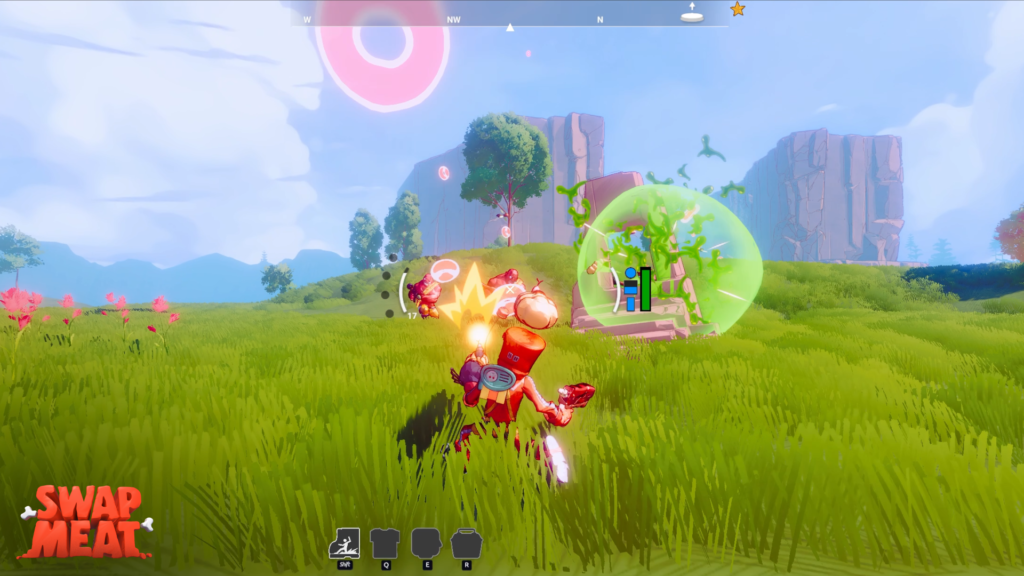Click the gold star compass marker
1024x576 pixels.
pyautogui.click(x=737, y=9)
